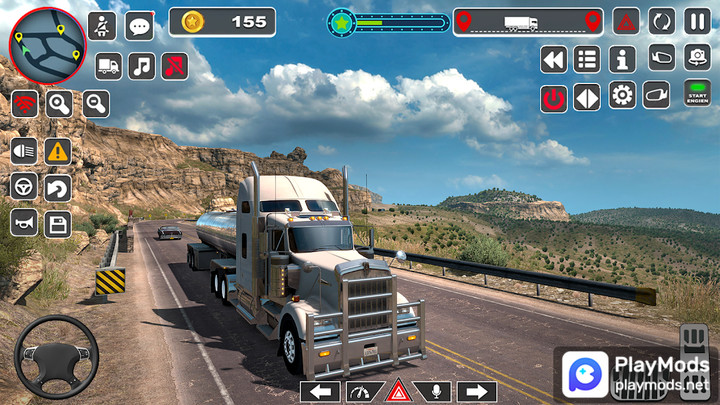Image resolution: width=720 pixels, height=405 pixels.
Task: Pause the game
Action: click(x=697, y=20)
